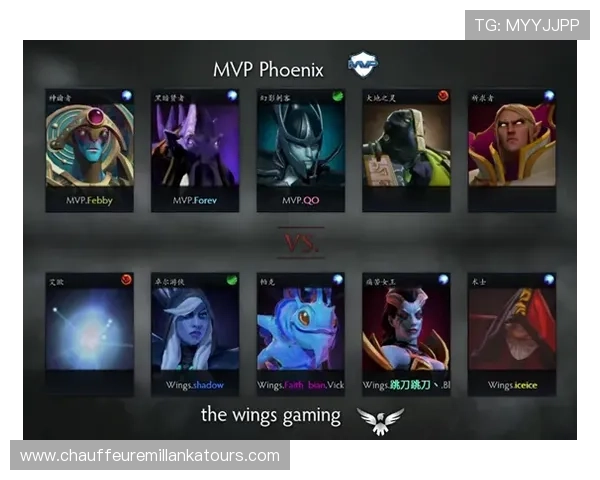
Task: Choose the Wings Puck hero card
Action: [300, 334]
